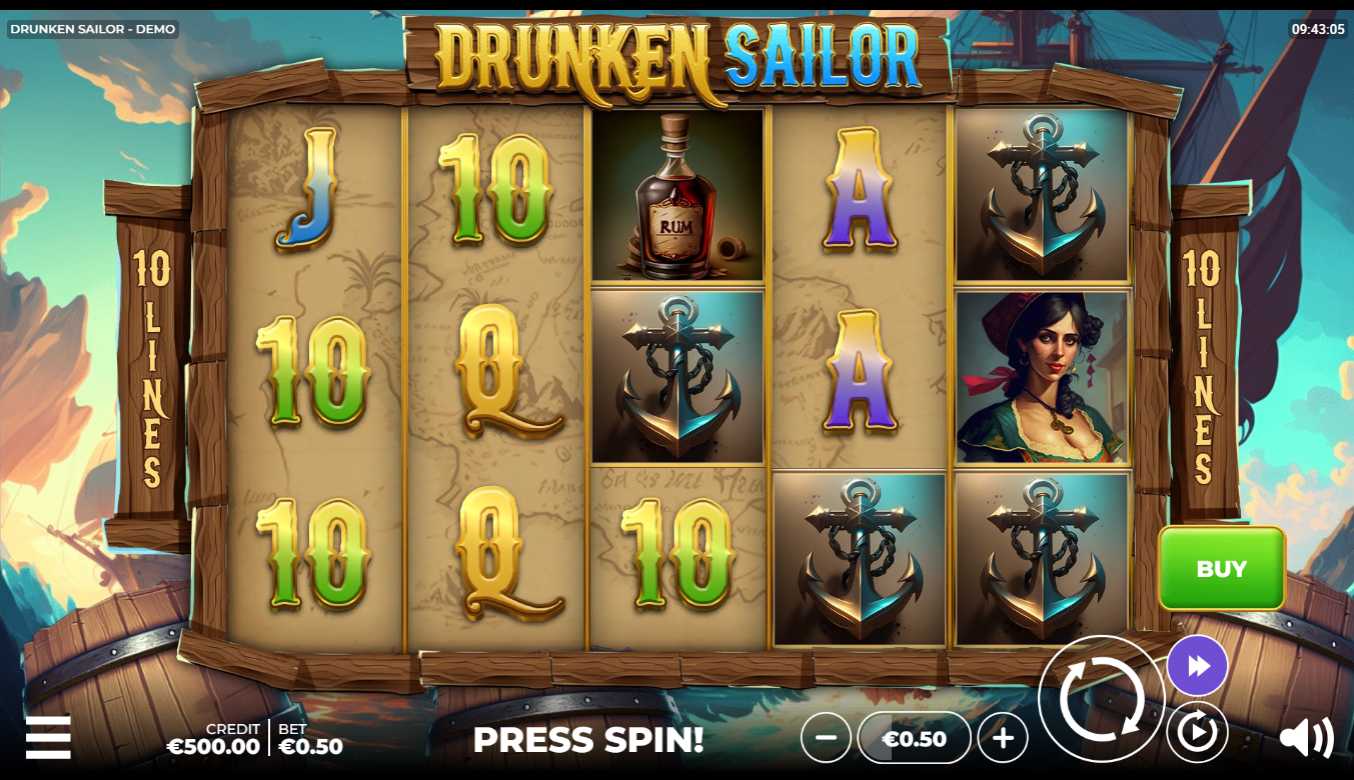Screen dimensions: 1354x780
Task: Click the green BUY button
Action: coord(1221,568)
